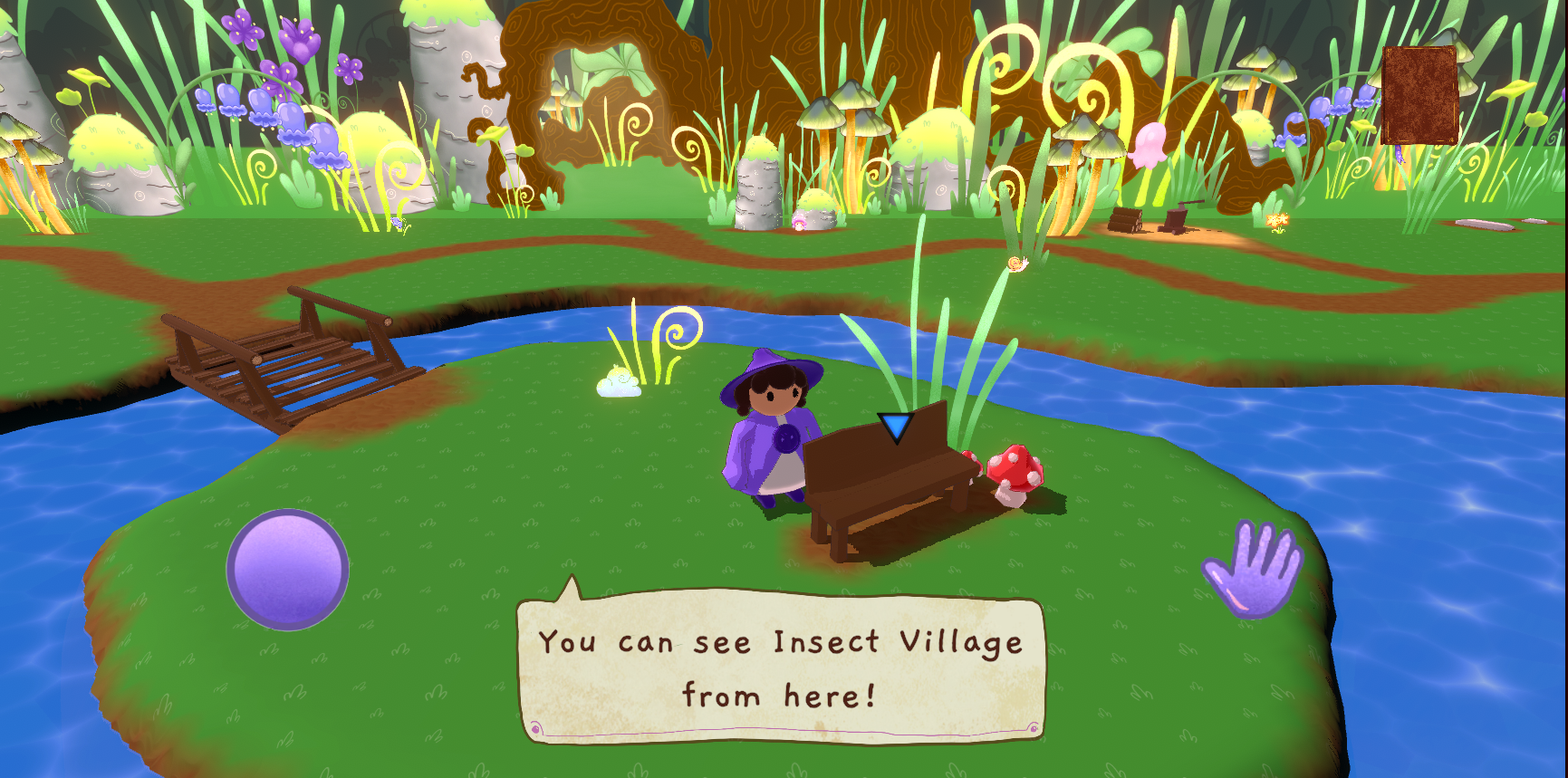The width and height of the screenshot is (1568, 778).
Task: Advance the Insect Village dialogue box
Action: 781,668
